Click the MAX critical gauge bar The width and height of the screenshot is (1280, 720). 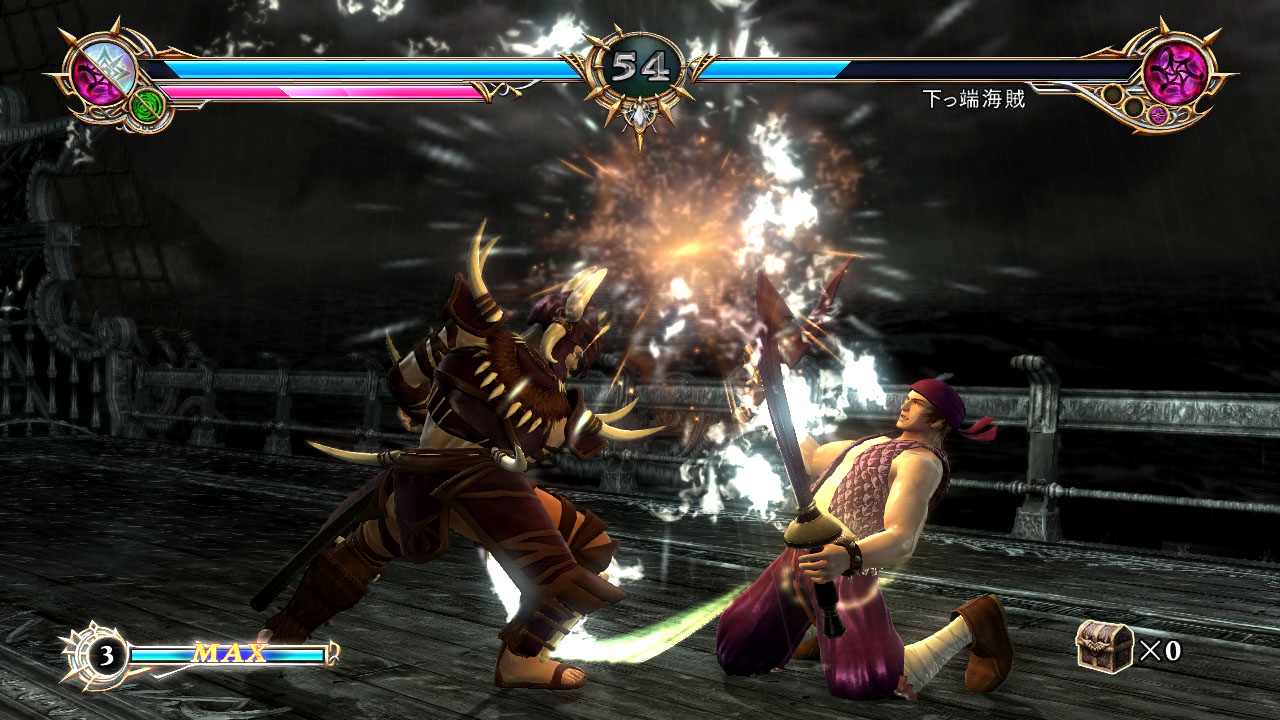pos(229,652)
